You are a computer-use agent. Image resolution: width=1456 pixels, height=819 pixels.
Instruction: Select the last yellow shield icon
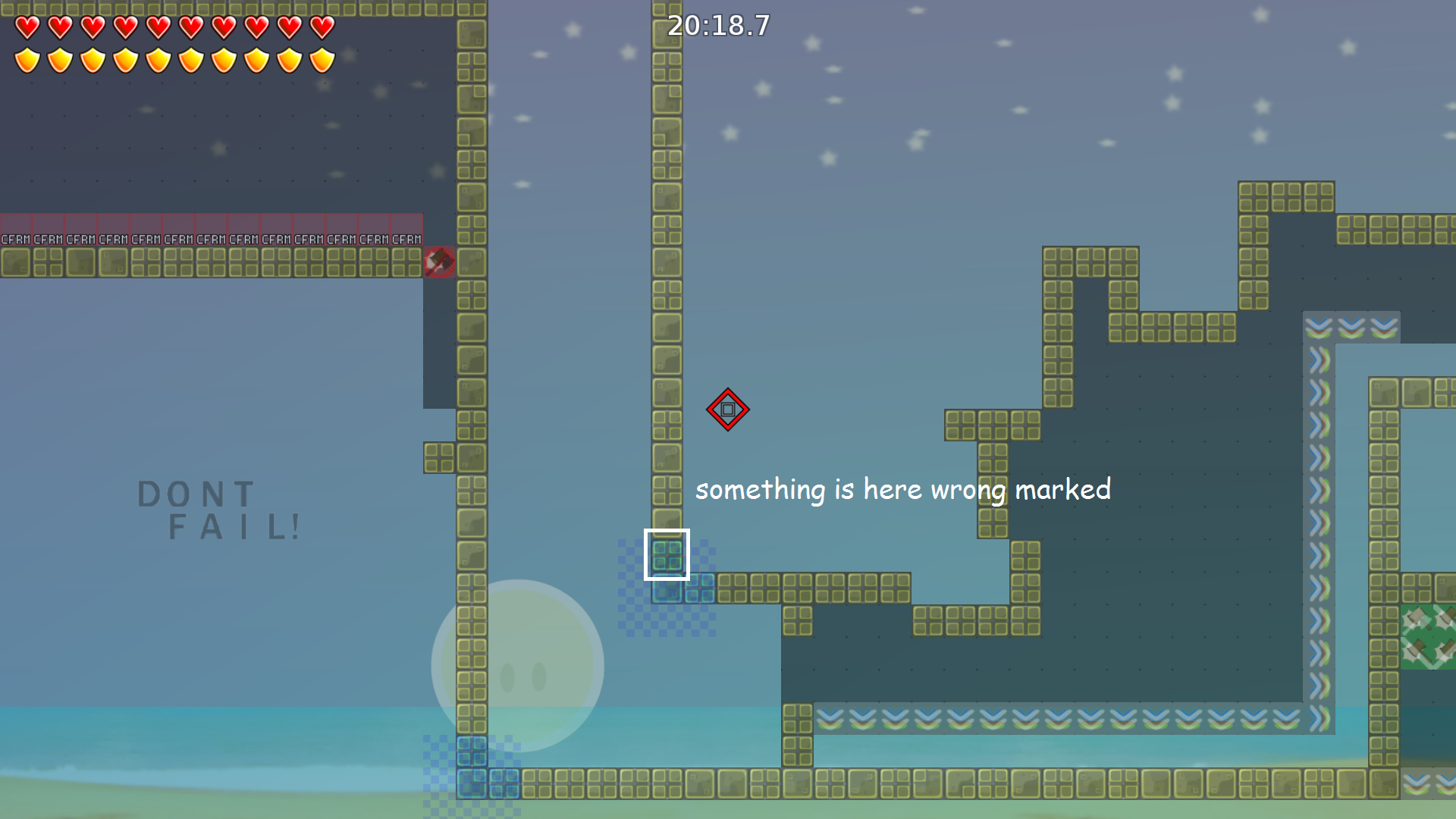[x=322, y=58]
